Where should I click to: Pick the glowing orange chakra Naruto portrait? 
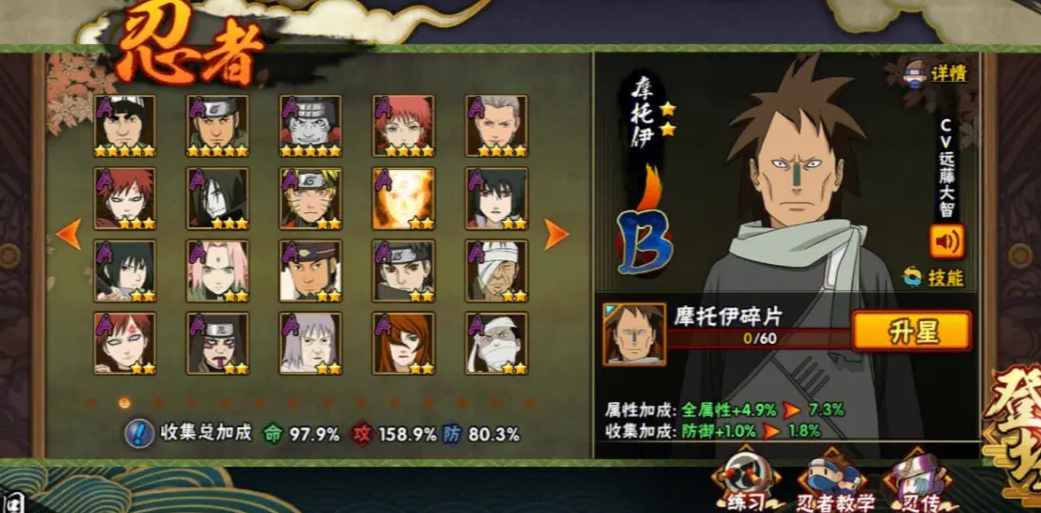click(x=404, y=198)
